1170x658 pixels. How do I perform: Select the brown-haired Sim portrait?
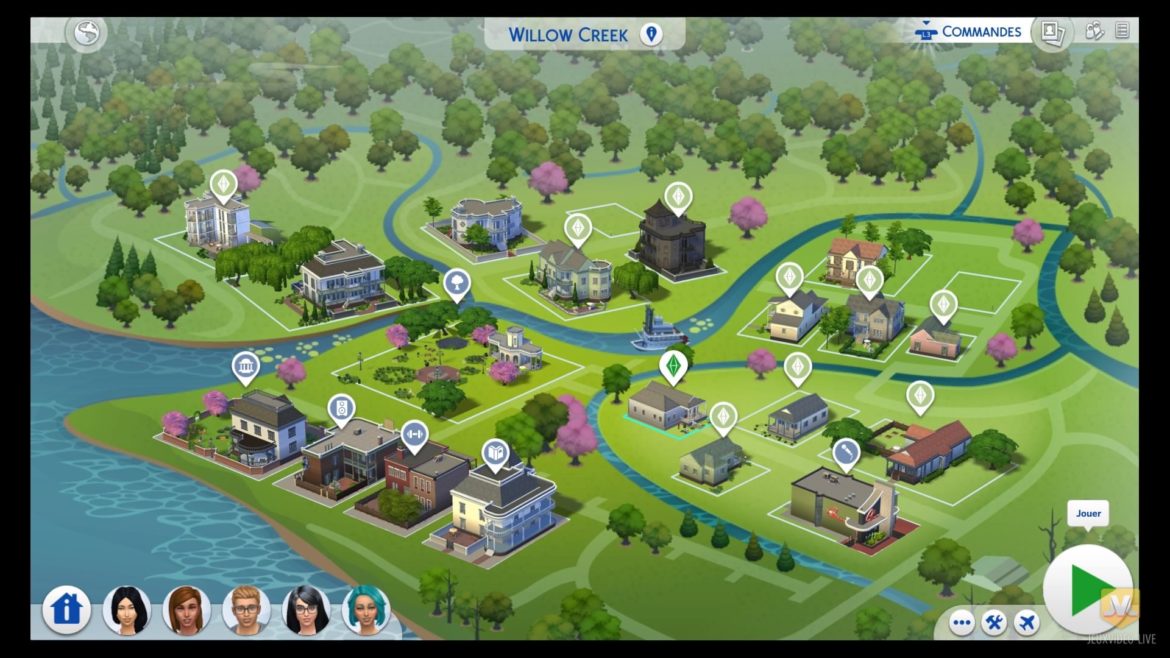click(186, 609)
